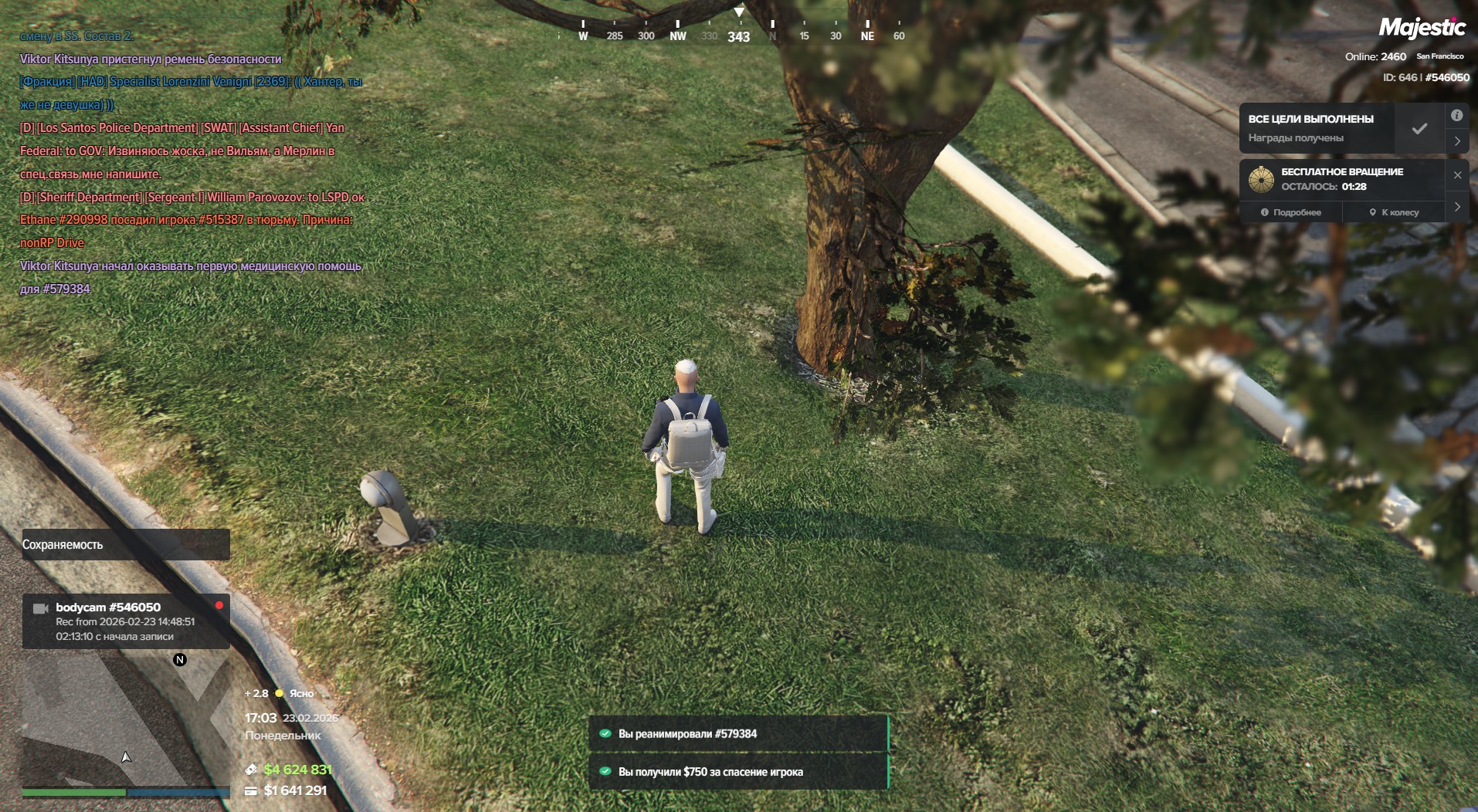Click the golden wheel icon
This screenshot has height=812, width=1478.
1261,179
